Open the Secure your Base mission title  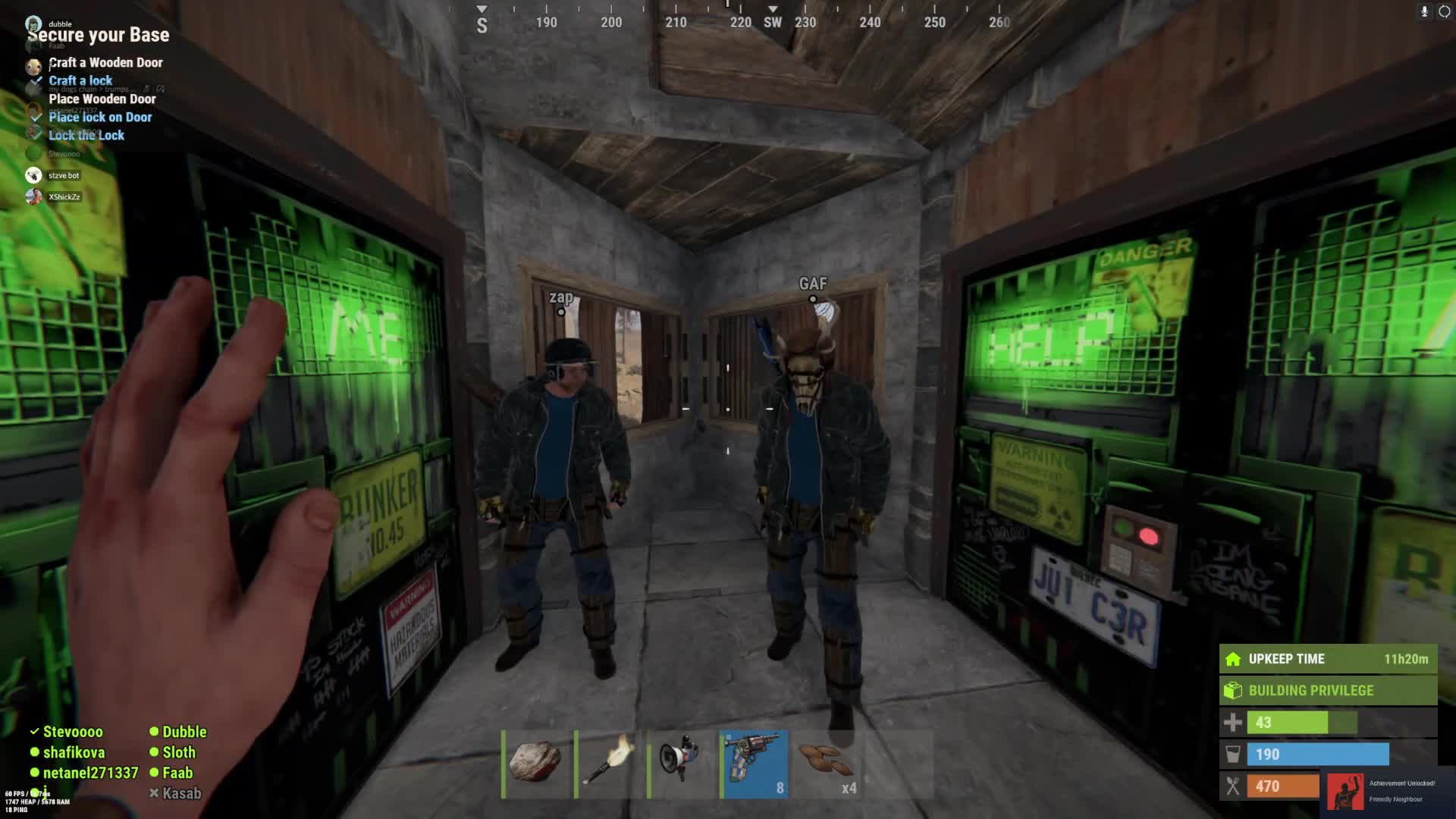[x=99, y=36]
